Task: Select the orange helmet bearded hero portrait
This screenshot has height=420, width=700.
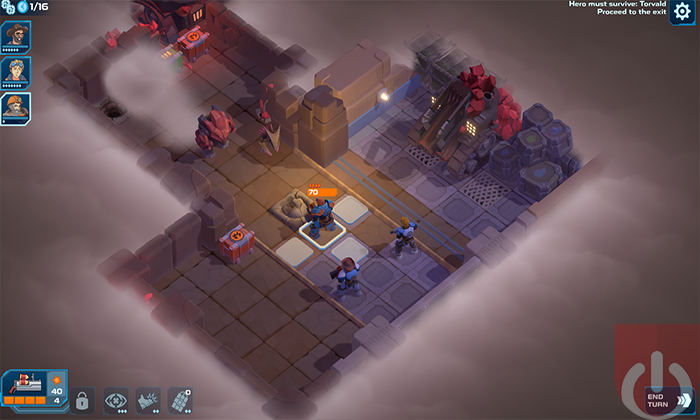Action: [16, 107]
